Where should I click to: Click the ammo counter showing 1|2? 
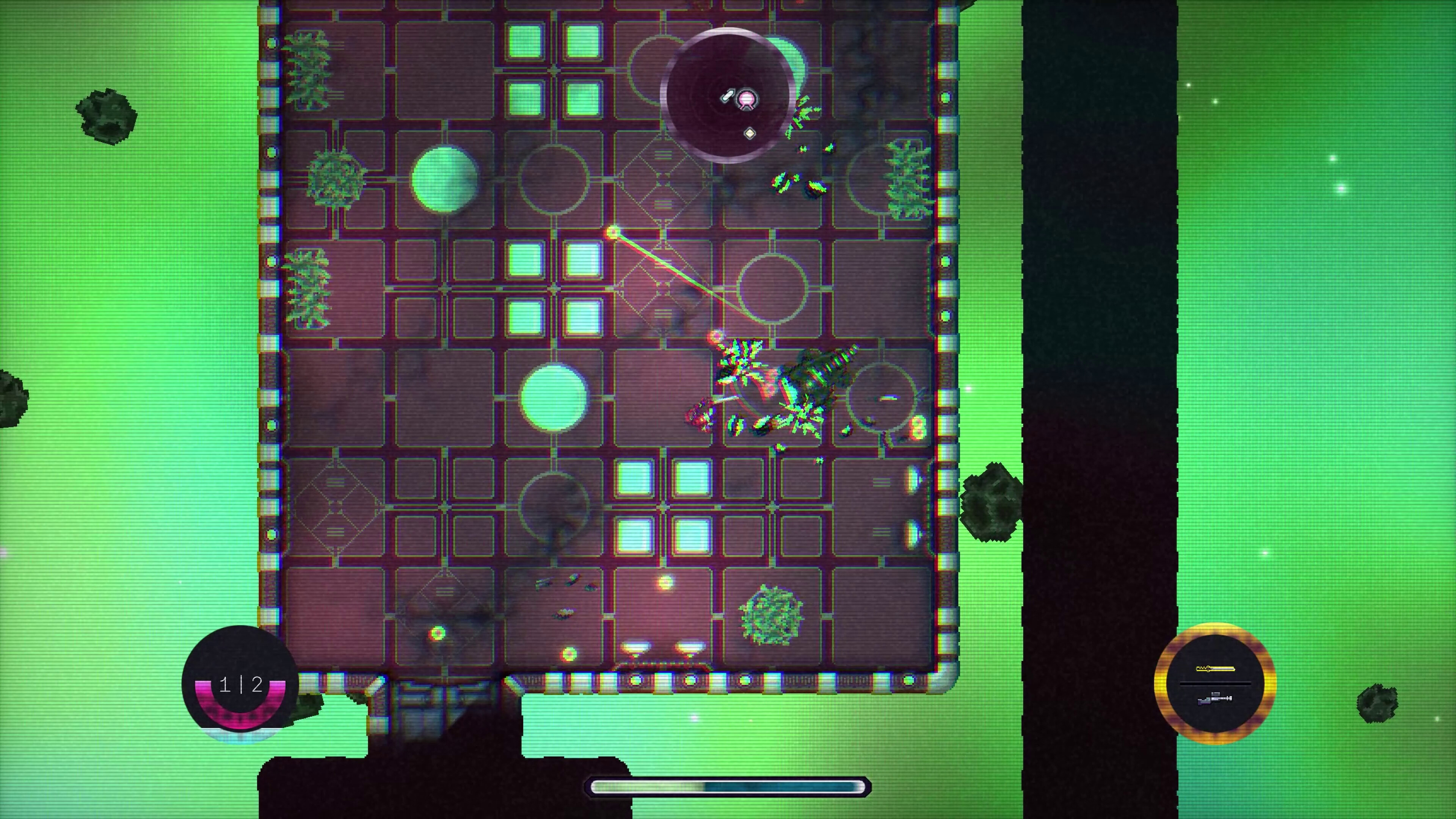(242, 686)
